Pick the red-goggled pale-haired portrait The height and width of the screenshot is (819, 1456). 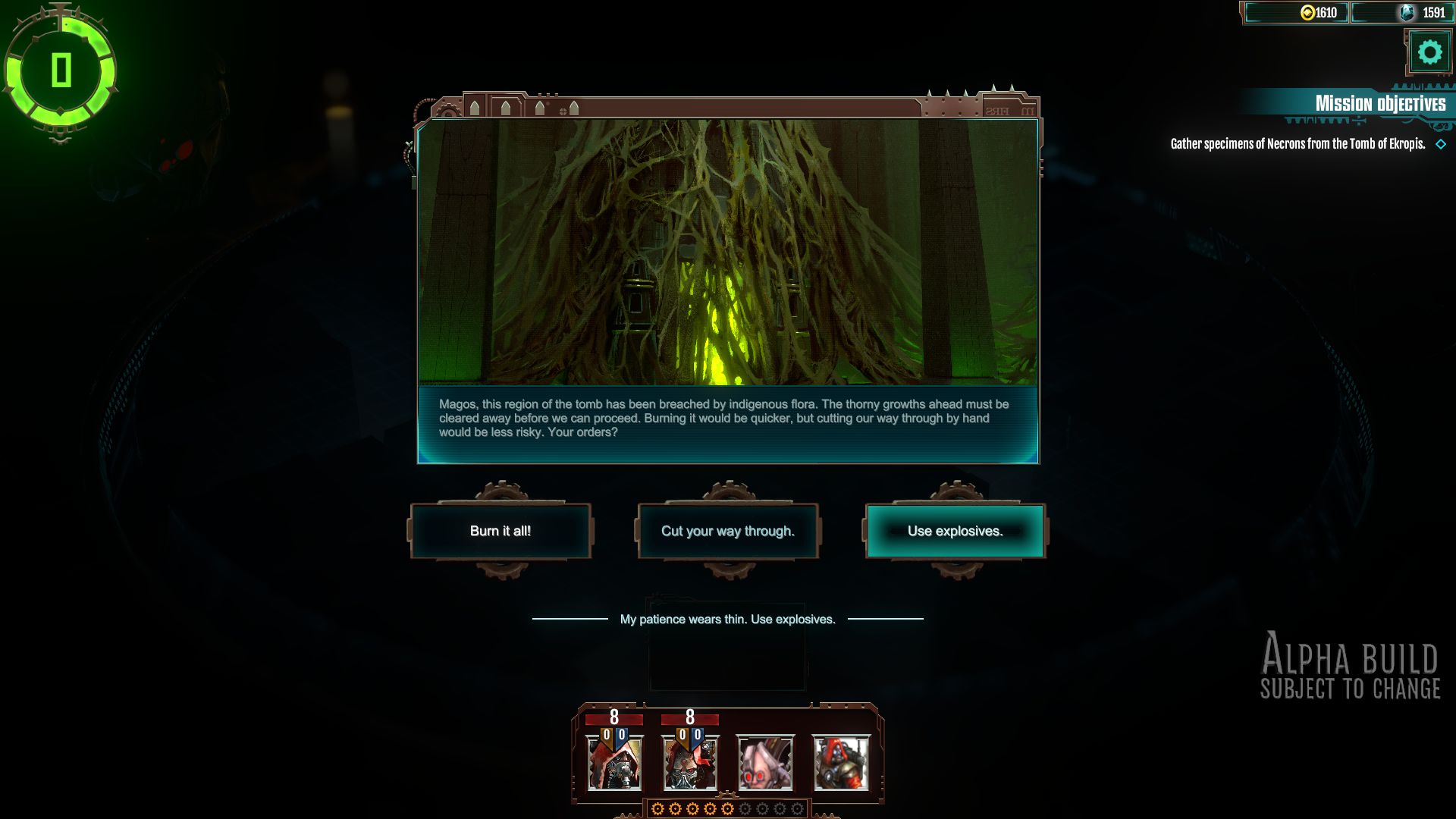coord(766,763)
